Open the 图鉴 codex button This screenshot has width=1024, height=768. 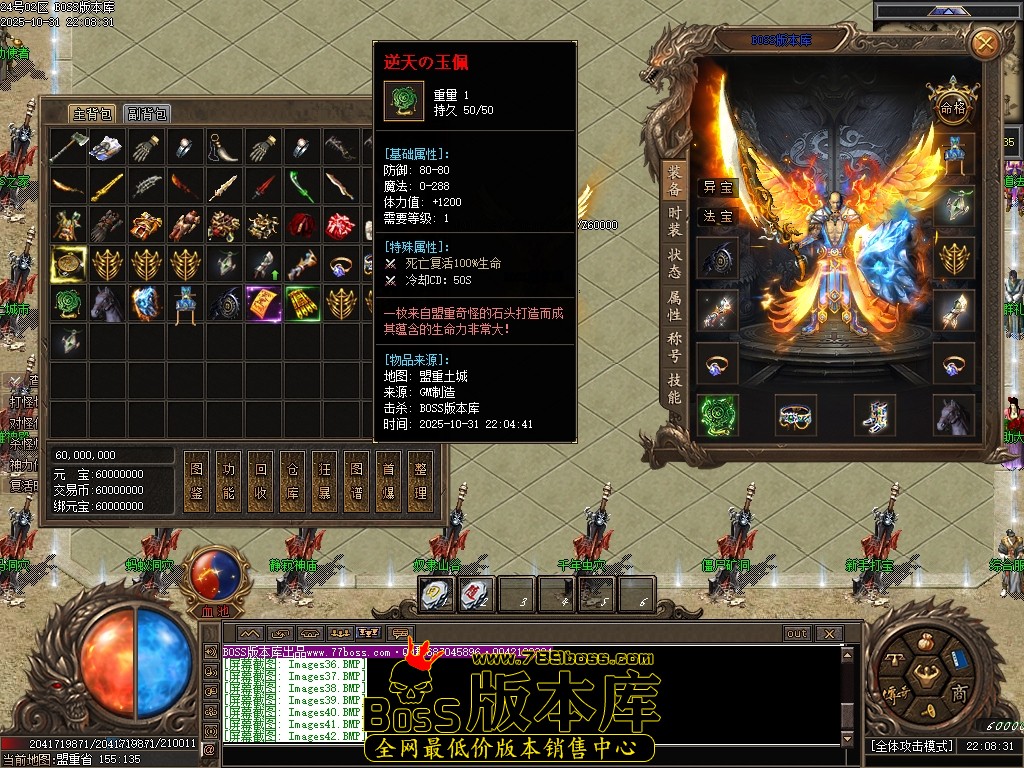(196, 481)
